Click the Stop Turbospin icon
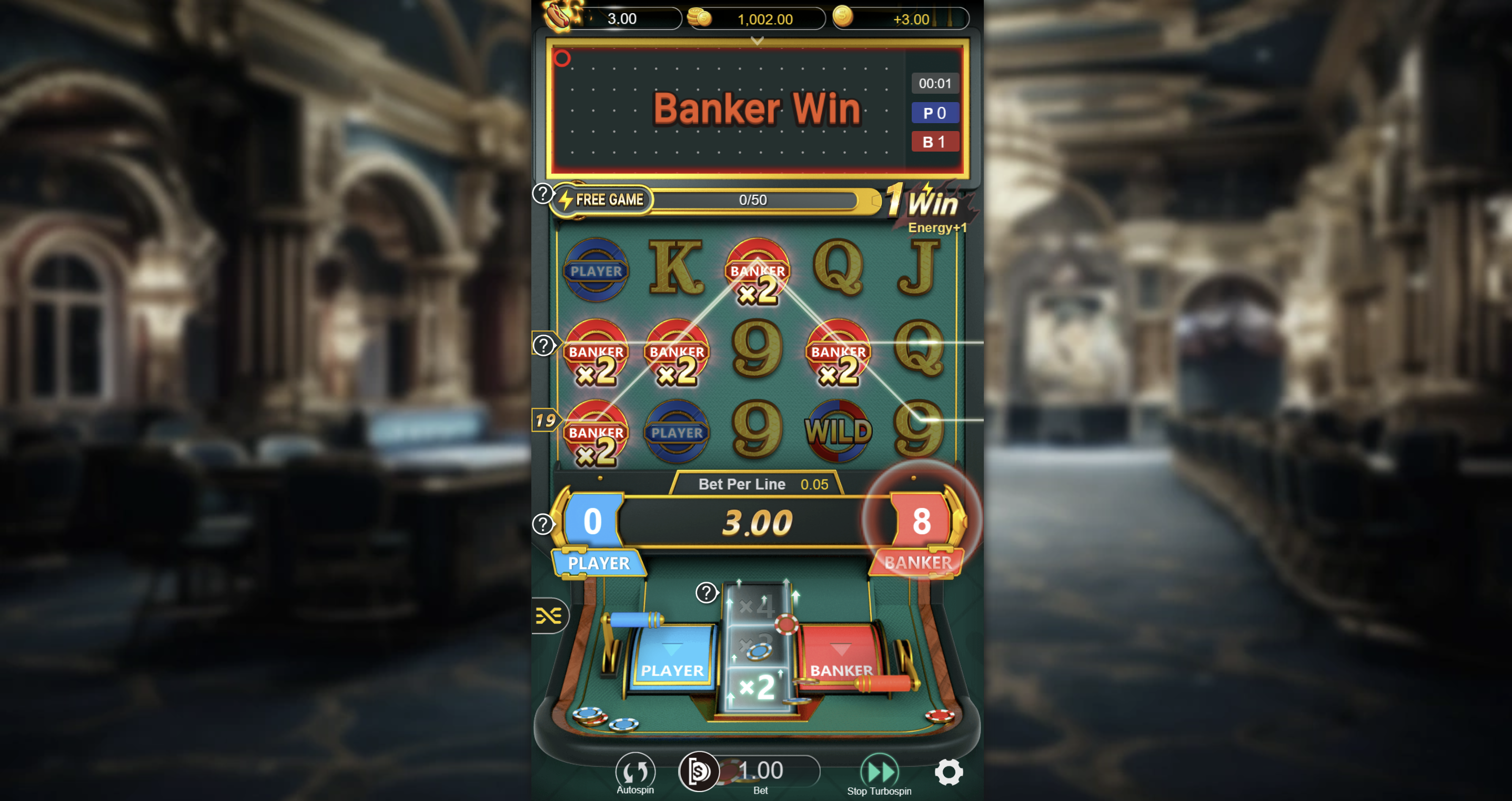The width and height of the screenshot is (1512, 801). pos(879,771)
